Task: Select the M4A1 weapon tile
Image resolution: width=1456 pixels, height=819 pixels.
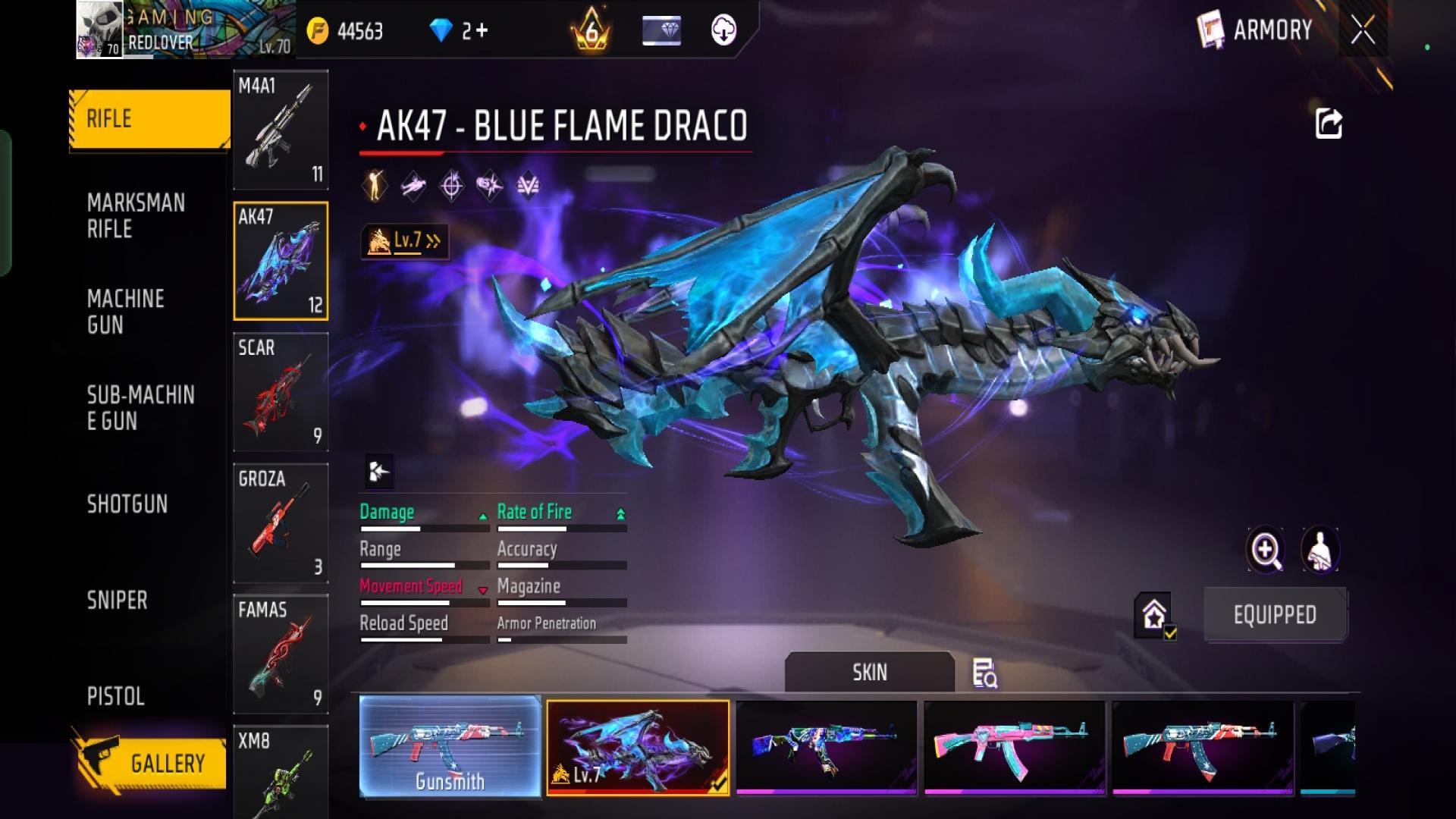Action: coord(281,130)
